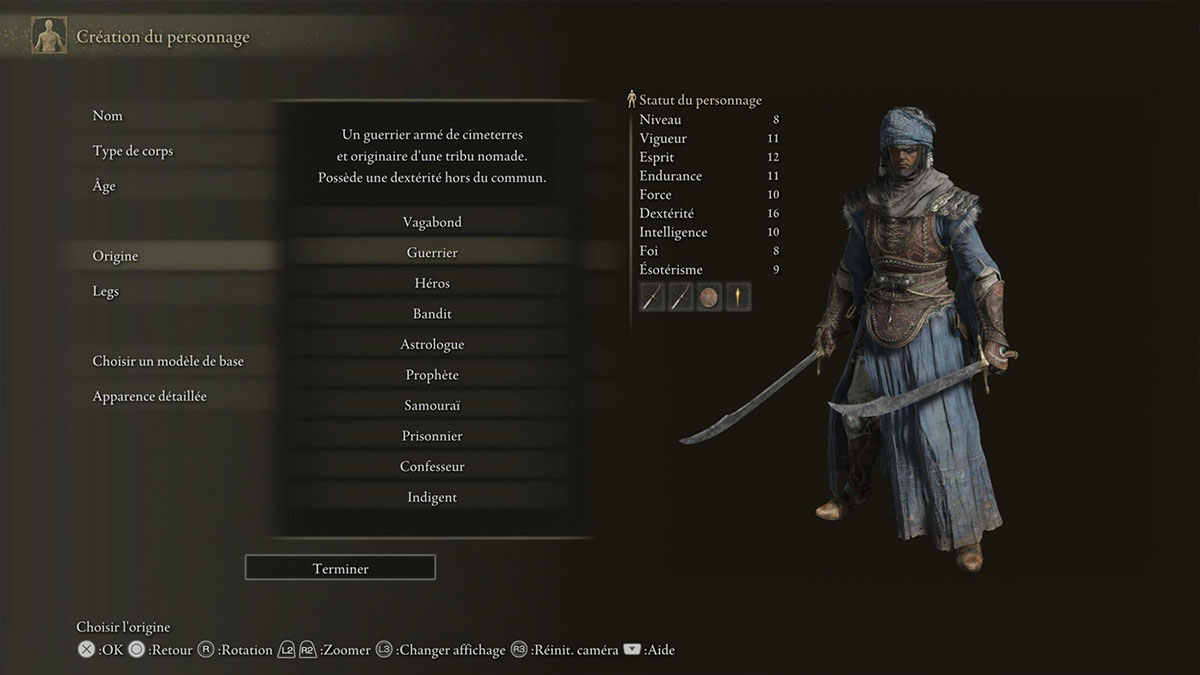Click the Terminer button

(340, 568)
